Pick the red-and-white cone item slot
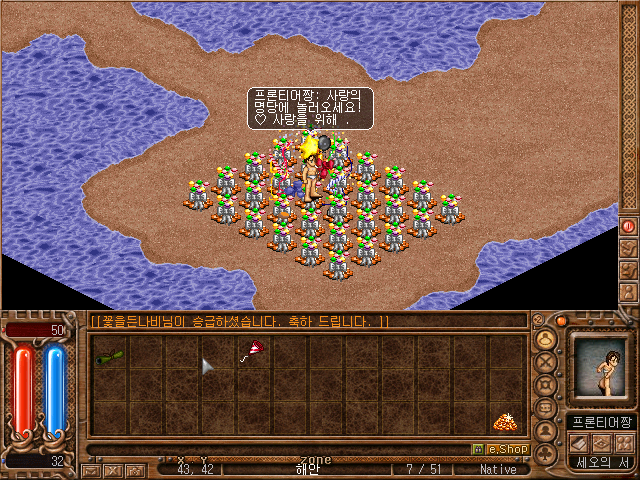The width and height of the screenshot is (640, 480). pyautogui.click(x=253, y=348)
